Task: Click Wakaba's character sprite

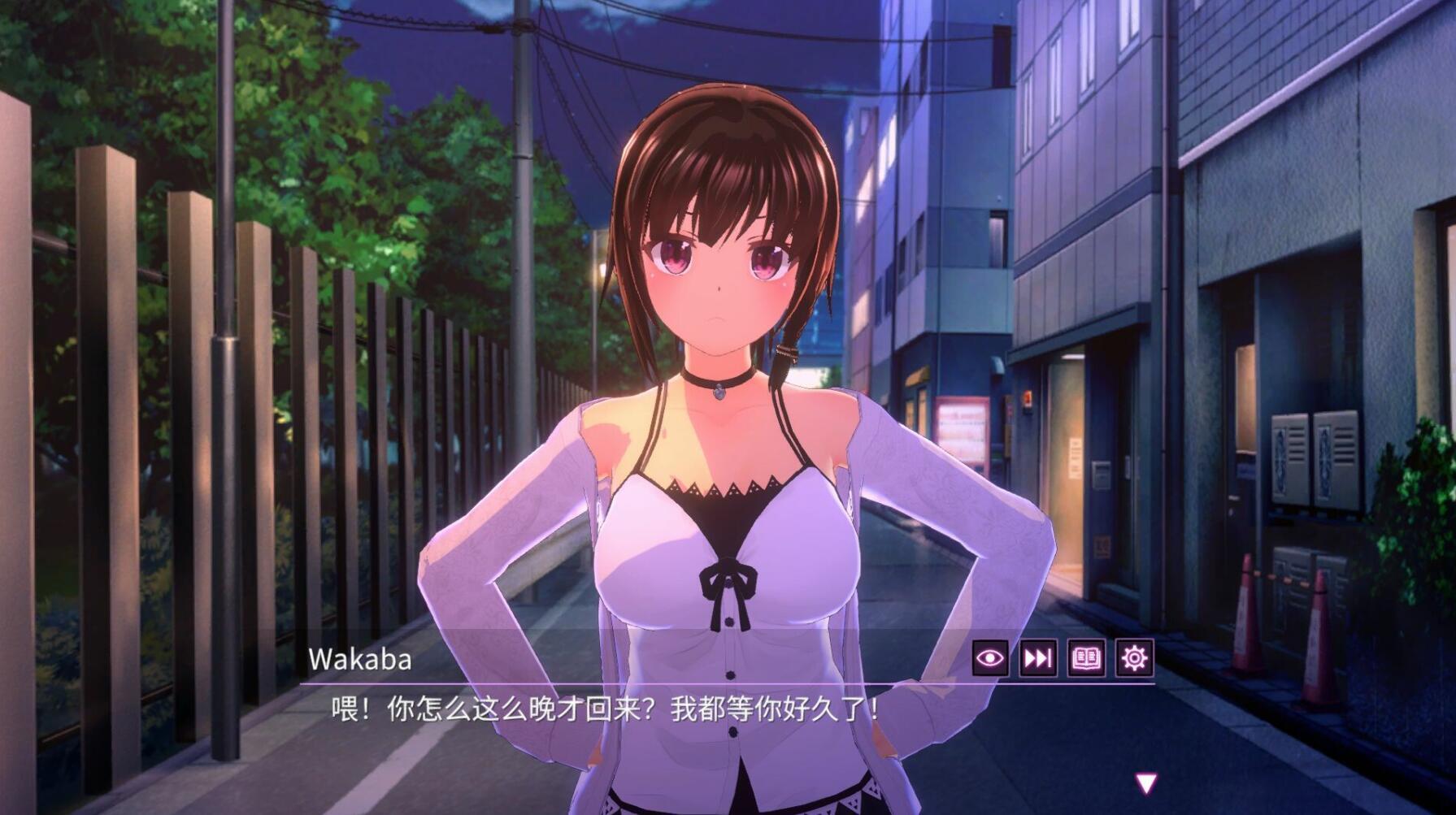Action: click(724, 366)
